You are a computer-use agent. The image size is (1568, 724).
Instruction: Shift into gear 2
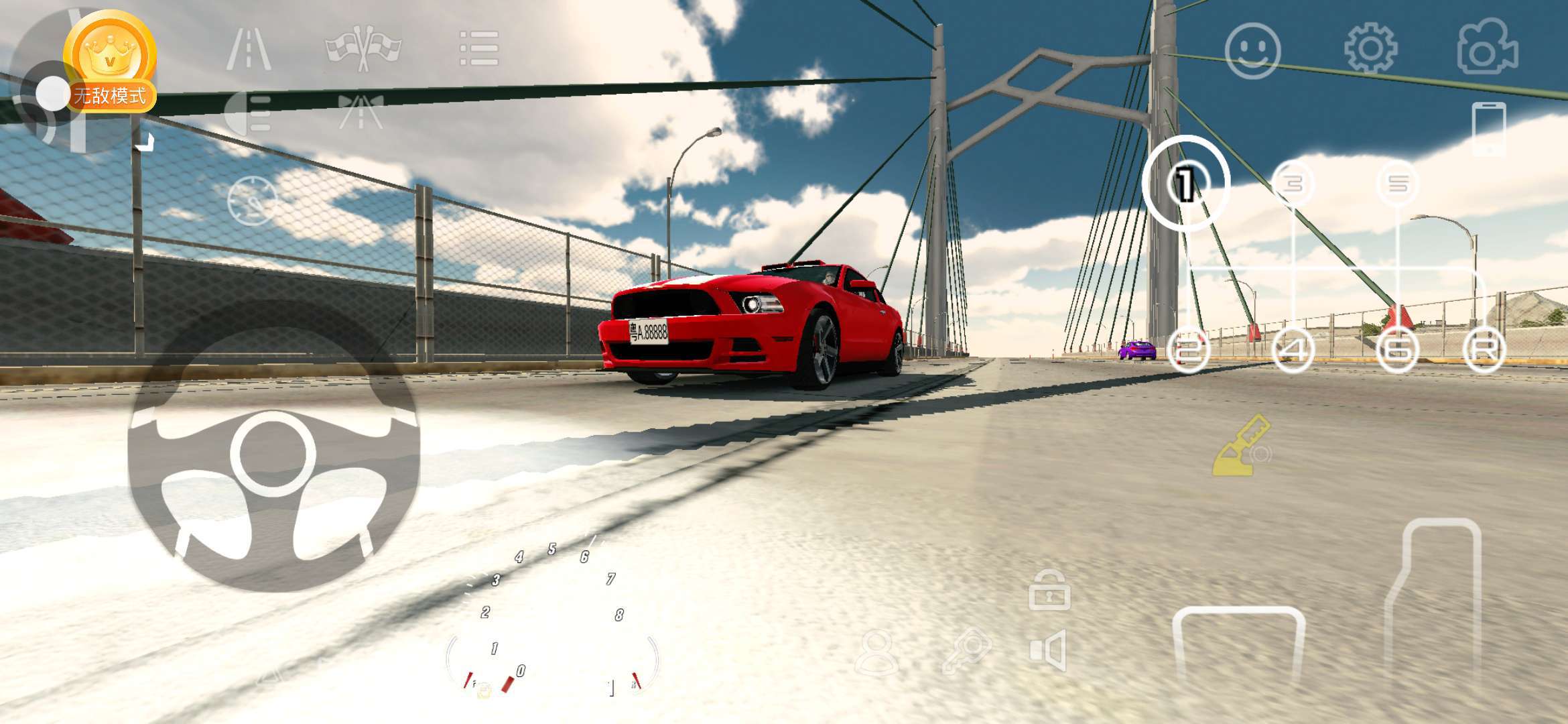1188,349
